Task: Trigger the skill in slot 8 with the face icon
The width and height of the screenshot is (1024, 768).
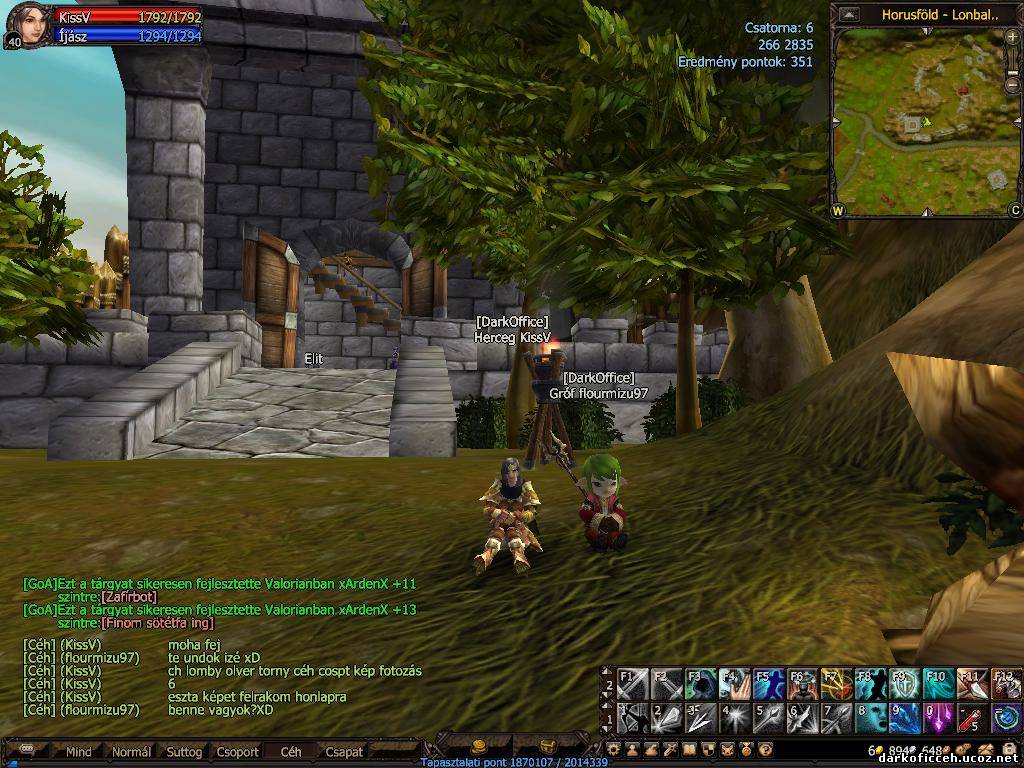Action: click(x=870, y=718)
